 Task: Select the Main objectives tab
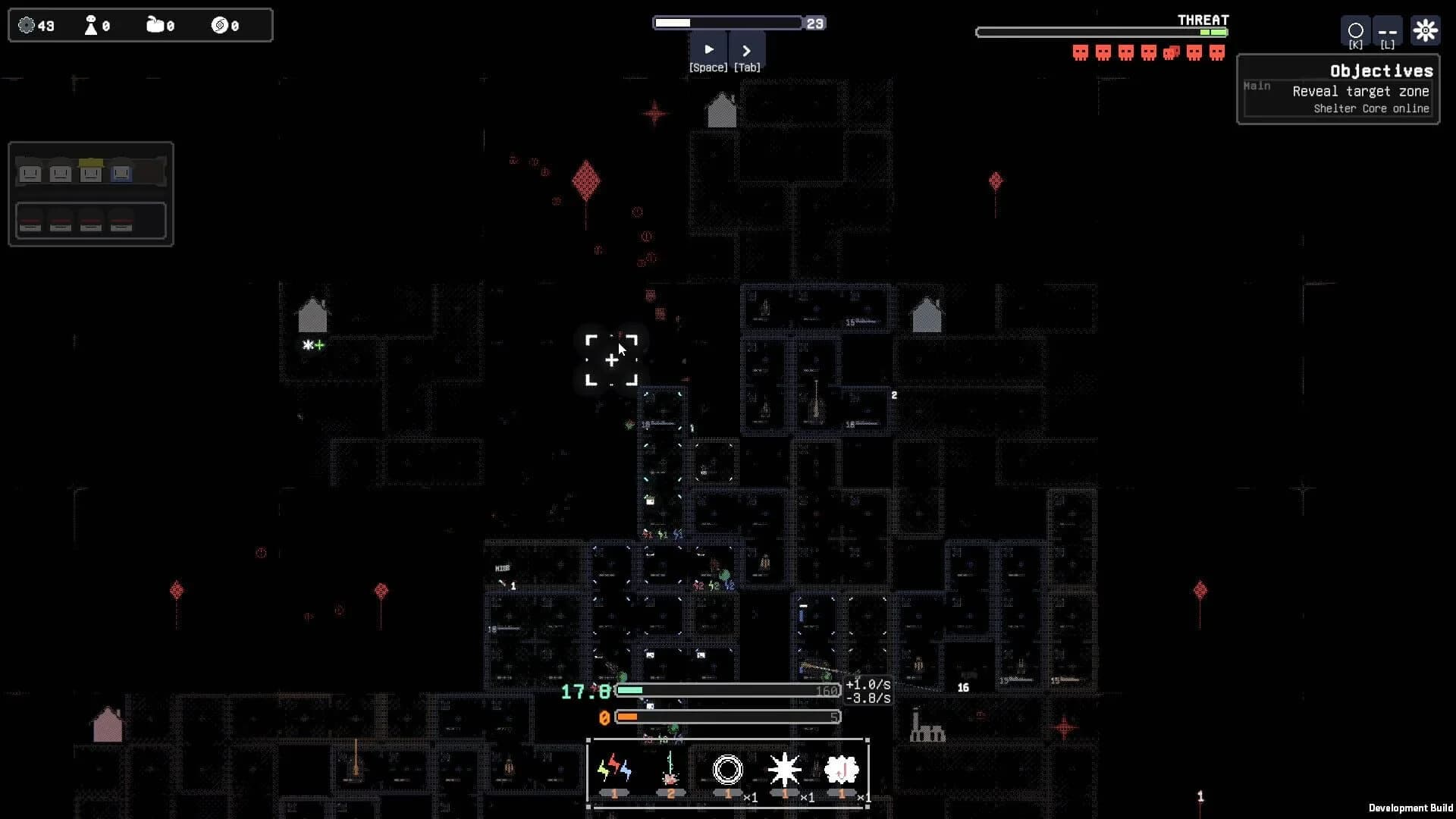tap(1257, 86)
